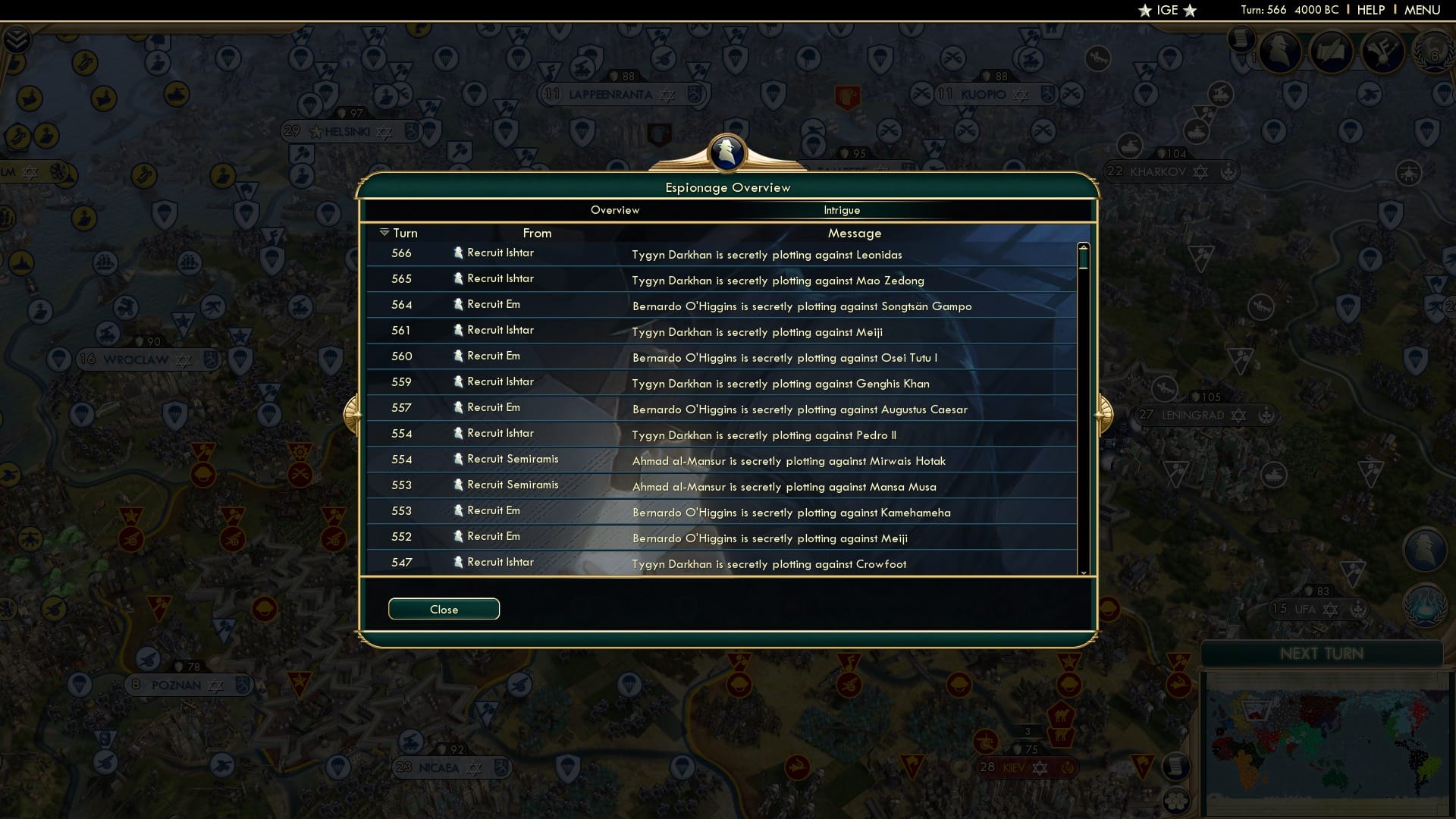Switch to the Overview tab
1456x819 pixels.
[614, 210]
